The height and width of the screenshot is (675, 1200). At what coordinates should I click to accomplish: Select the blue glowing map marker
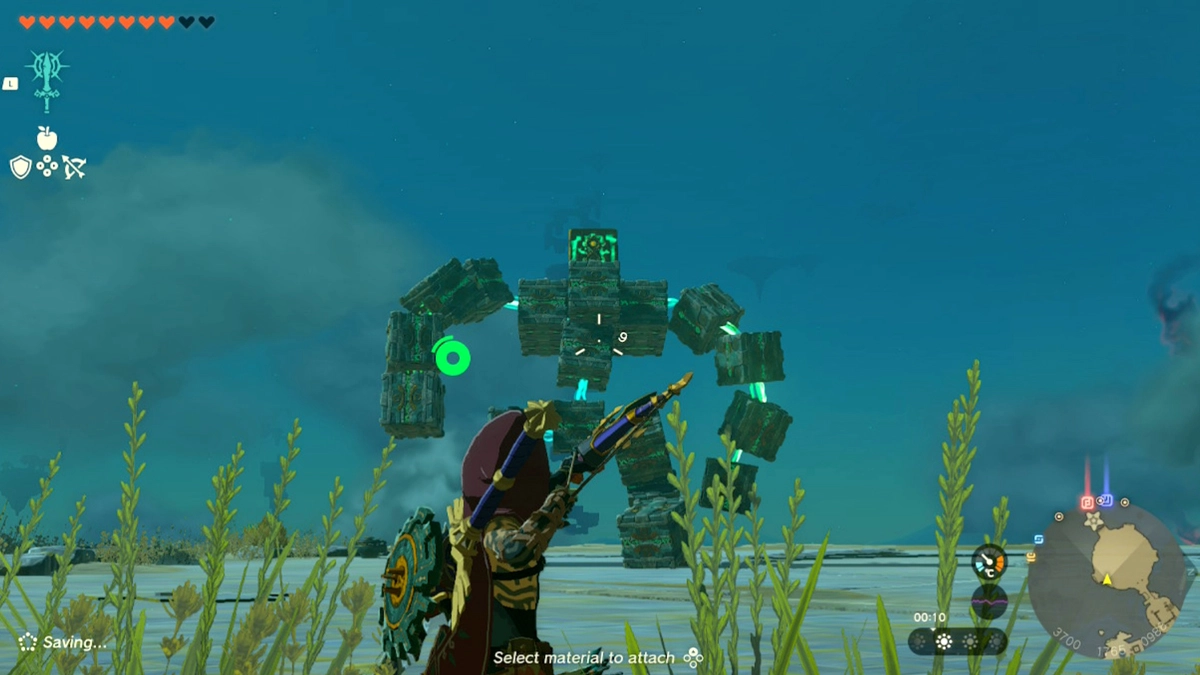(1106, 500)
